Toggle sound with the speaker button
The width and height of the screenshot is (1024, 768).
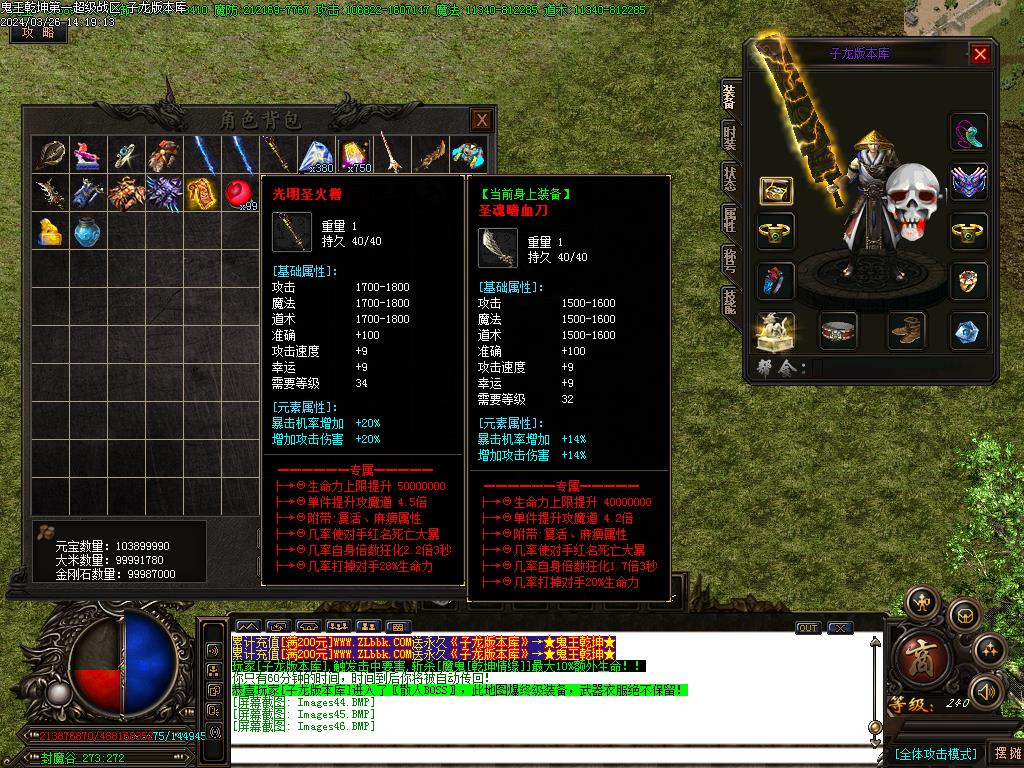pyautogui.click(x=986, y=690)
